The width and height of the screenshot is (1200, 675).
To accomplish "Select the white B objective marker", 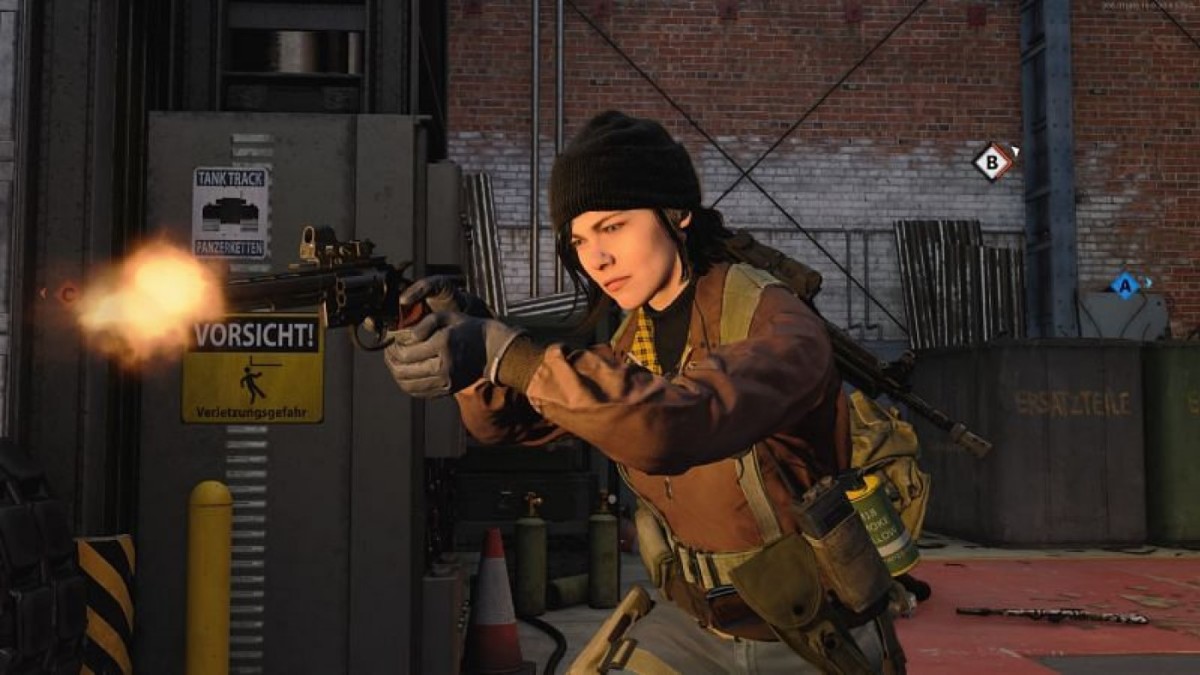I will [x=993, y=161].
